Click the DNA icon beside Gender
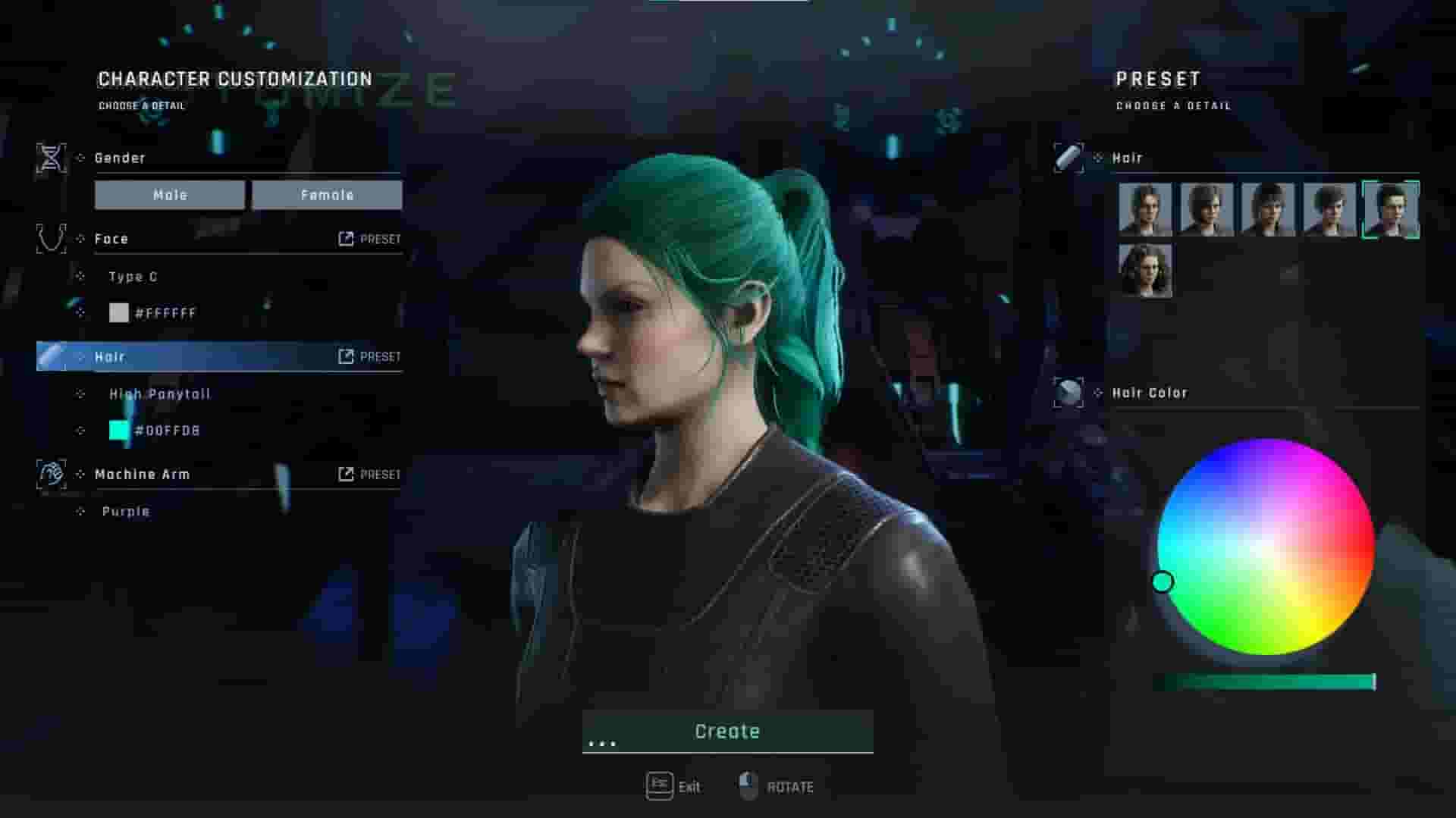Screen dimensions: 1456x818 (50, 157)
